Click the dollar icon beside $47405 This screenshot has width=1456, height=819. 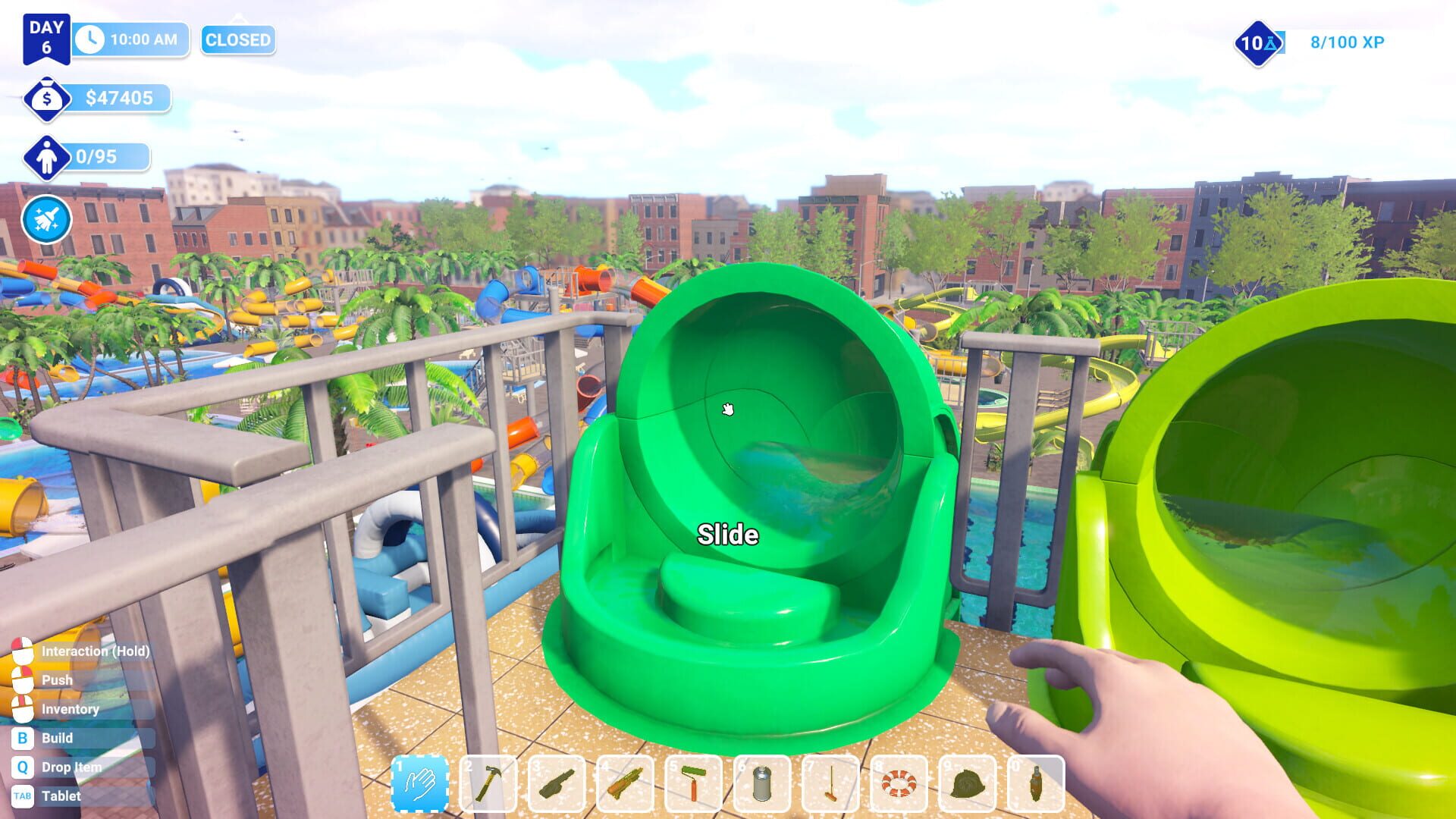coord(47,97)
